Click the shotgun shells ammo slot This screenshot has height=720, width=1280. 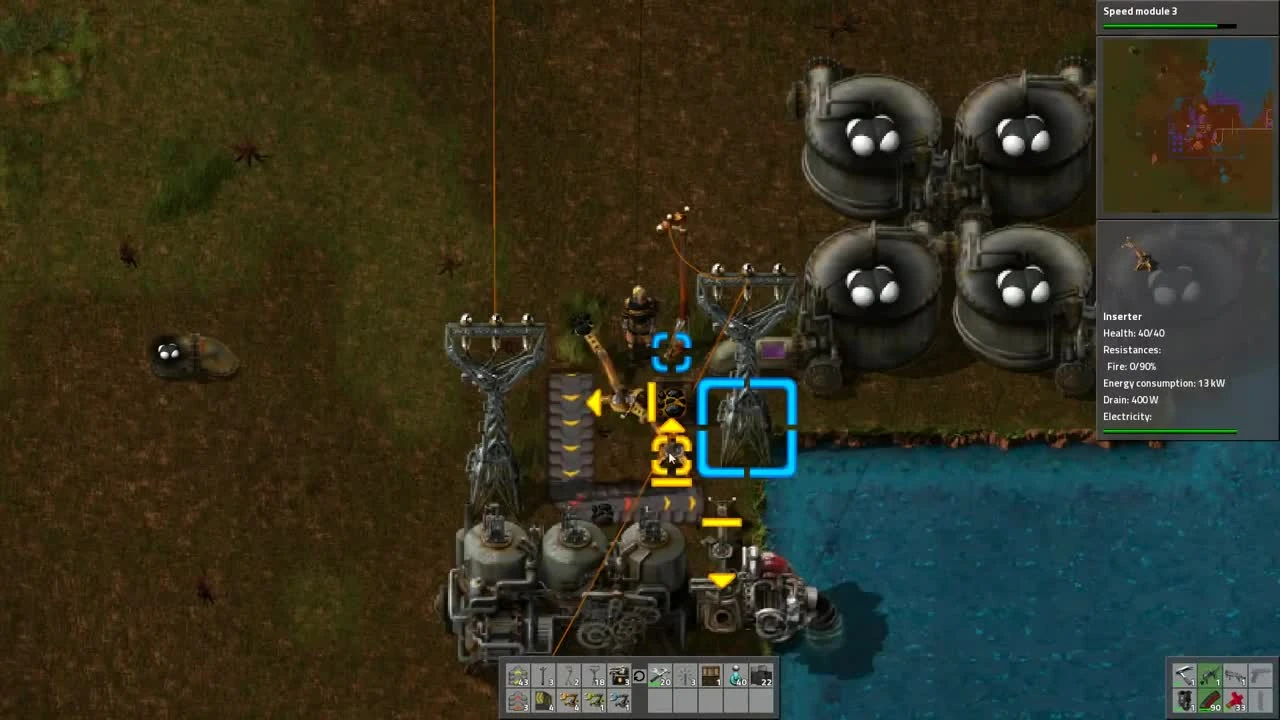pos(1235,700)
